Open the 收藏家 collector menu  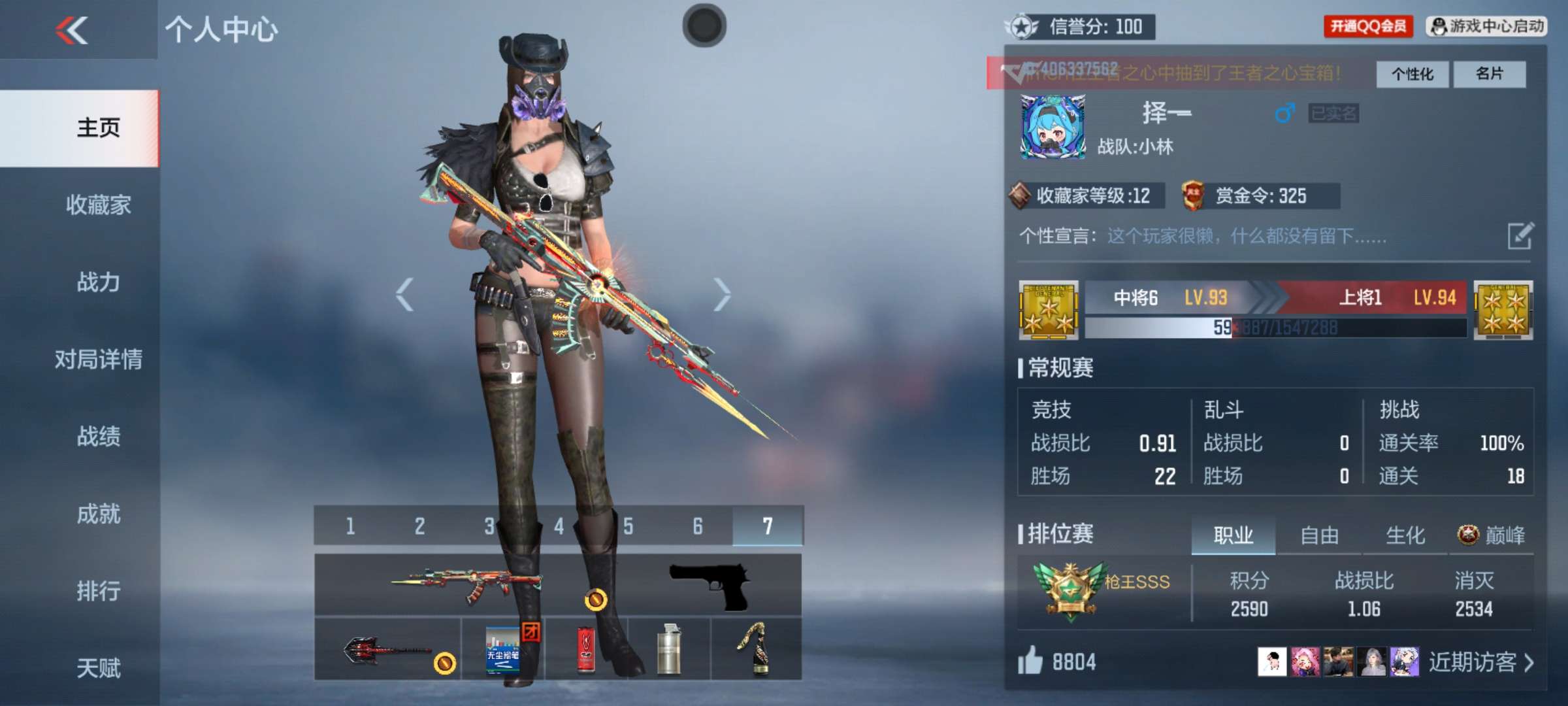click(98, 205)
